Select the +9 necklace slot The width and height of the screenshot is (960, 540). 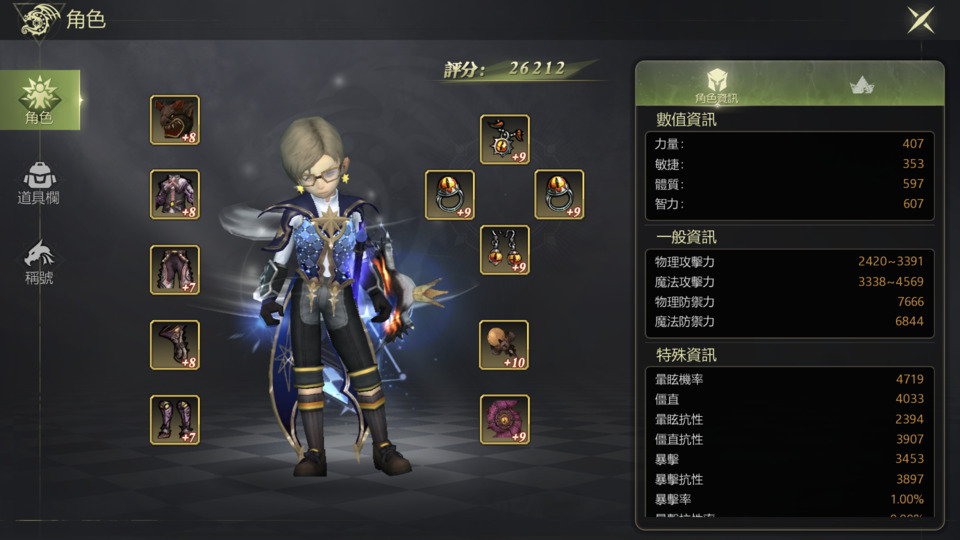505,140
